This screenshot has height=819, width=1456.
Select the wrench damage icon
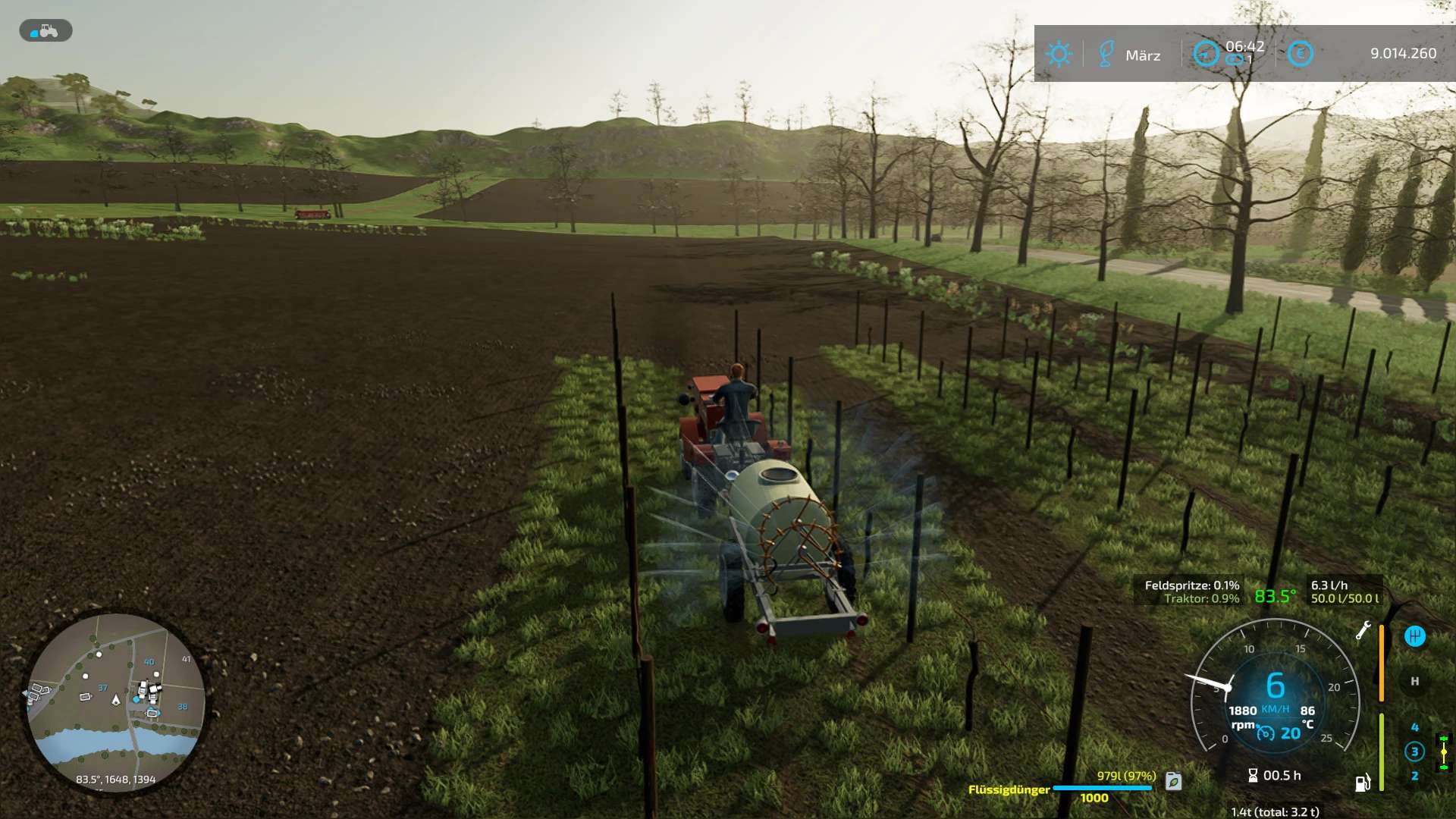click(x=1363, y=630)
